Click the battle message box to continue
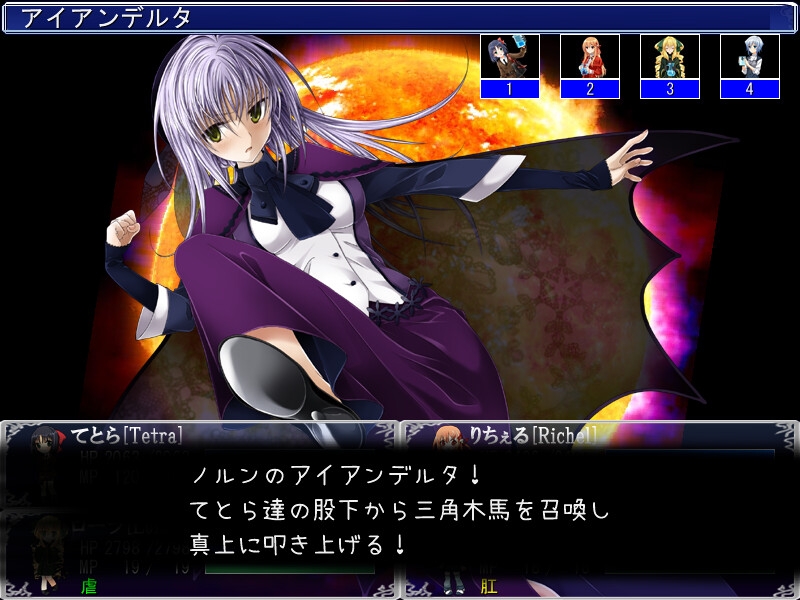Screen dimensions: 800x600 tap(400, 508)
